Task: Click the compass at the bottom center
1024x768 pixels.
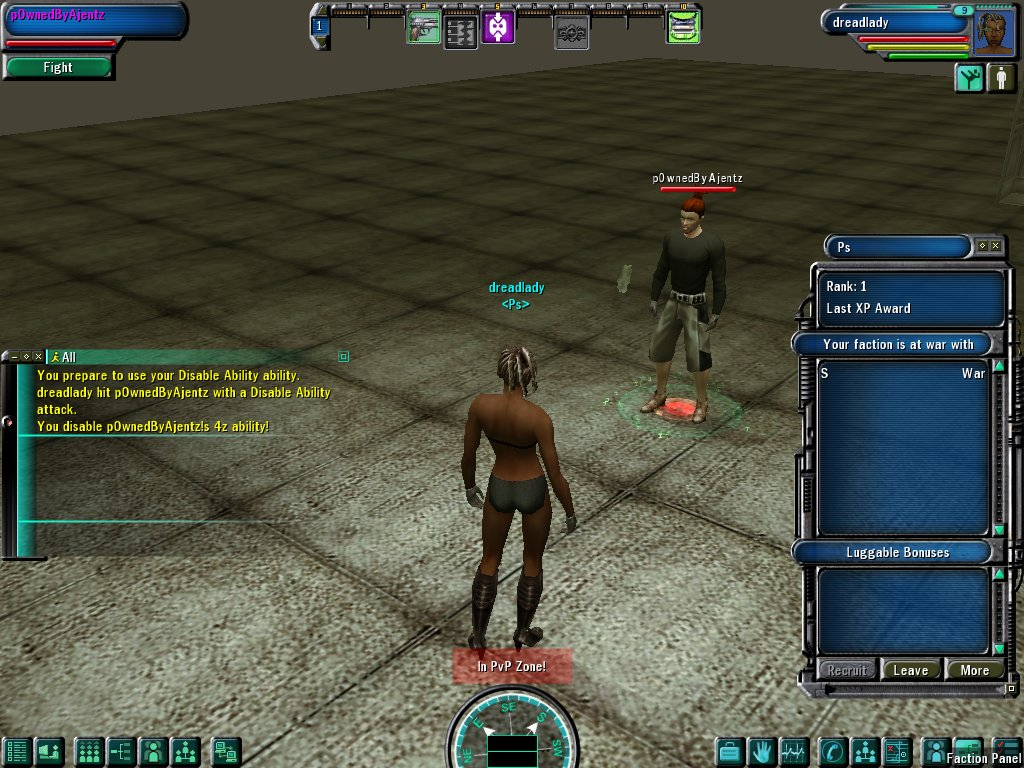Action: coord(510,730)
